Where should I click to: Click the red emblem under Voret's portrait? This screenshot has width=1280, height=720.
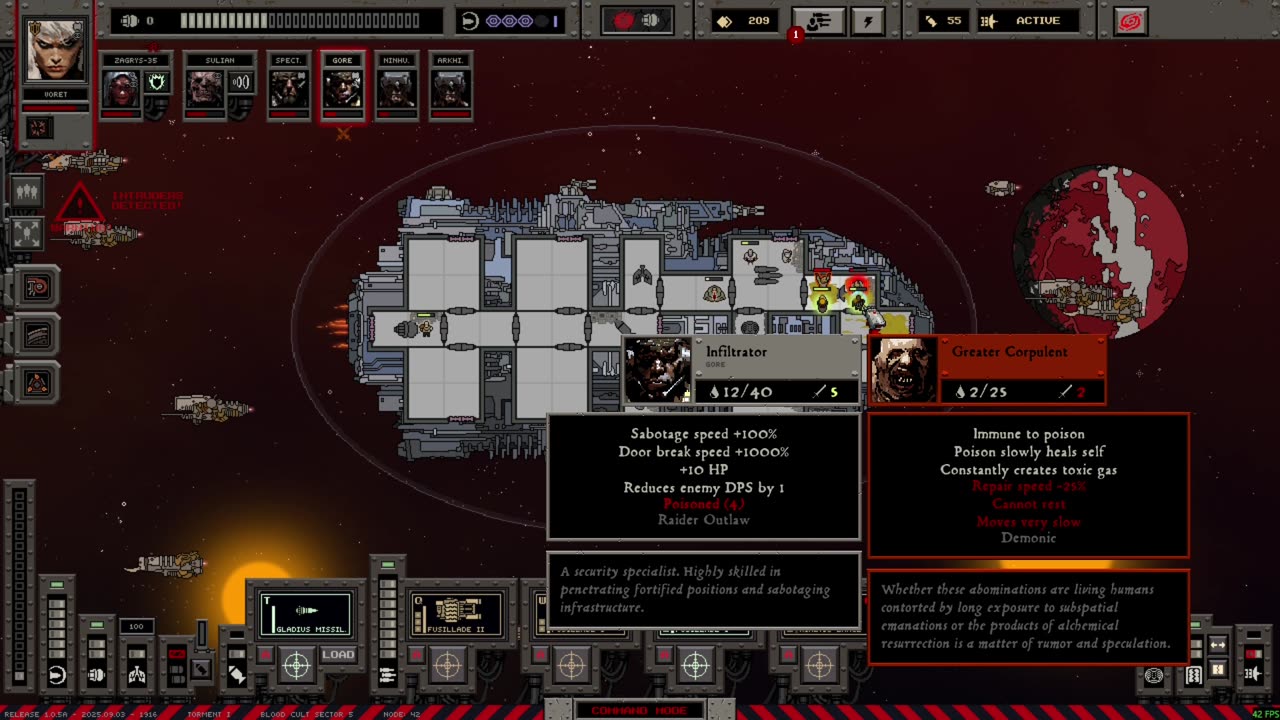pyautogui.click(x=40, y=127)
